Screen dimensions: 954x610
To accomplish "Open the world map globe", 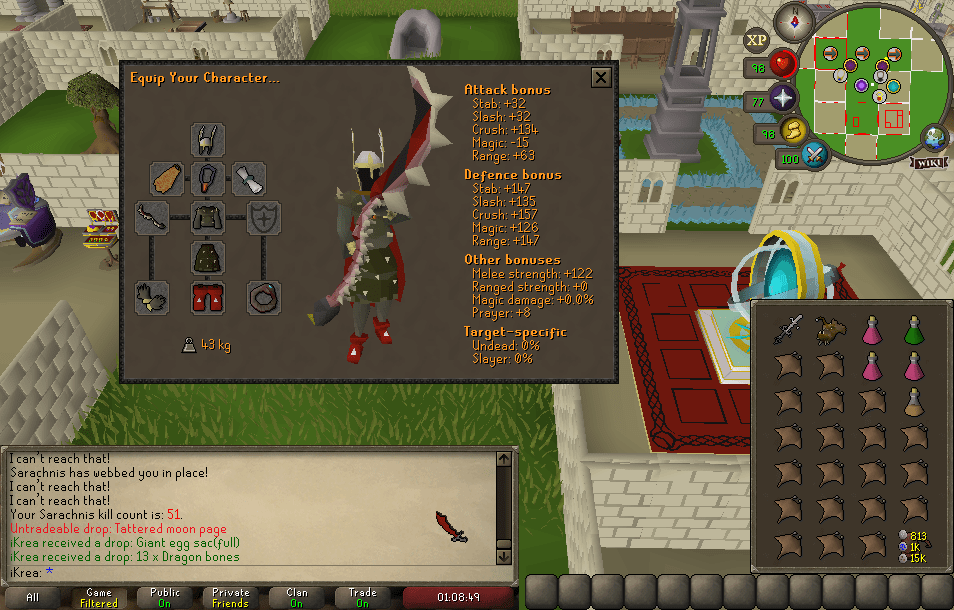I will click(x=937, y=137).
